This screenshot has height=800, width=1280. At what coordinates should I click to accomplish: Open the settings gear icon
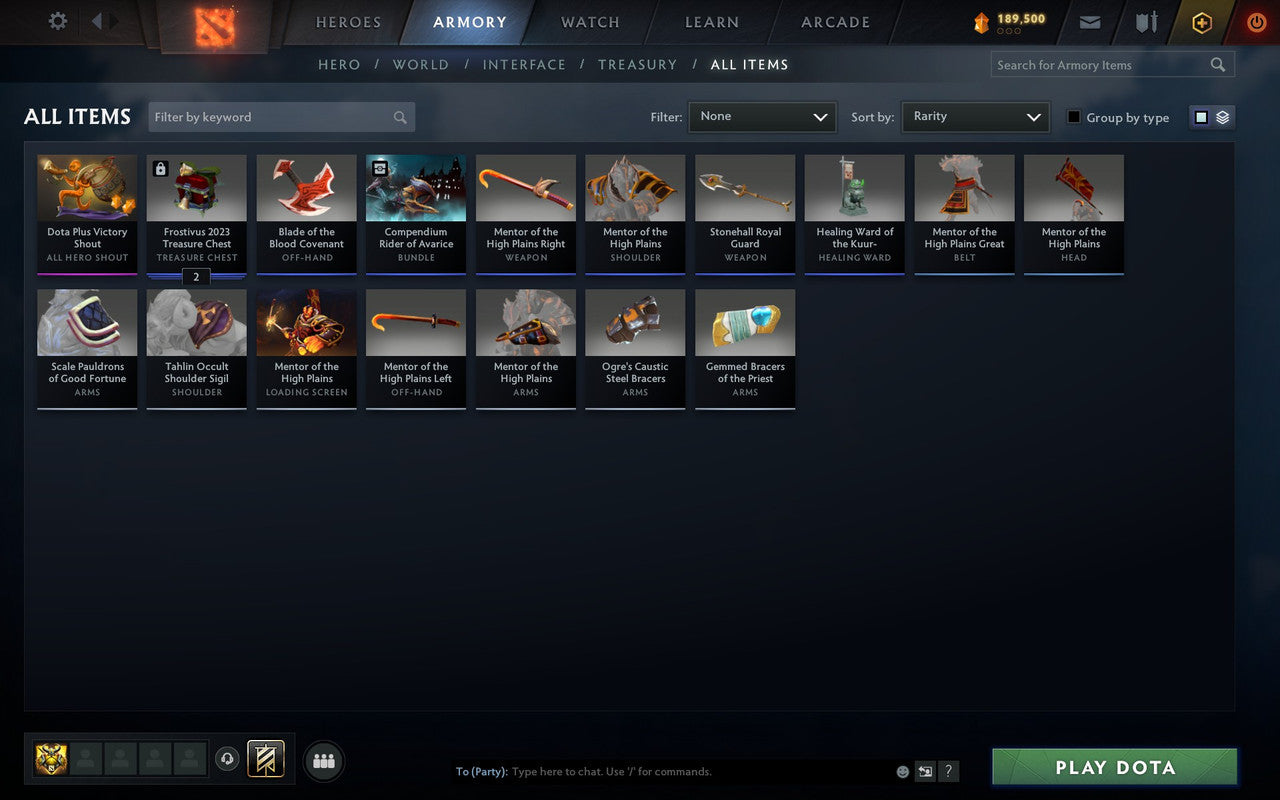coord(57,21)
